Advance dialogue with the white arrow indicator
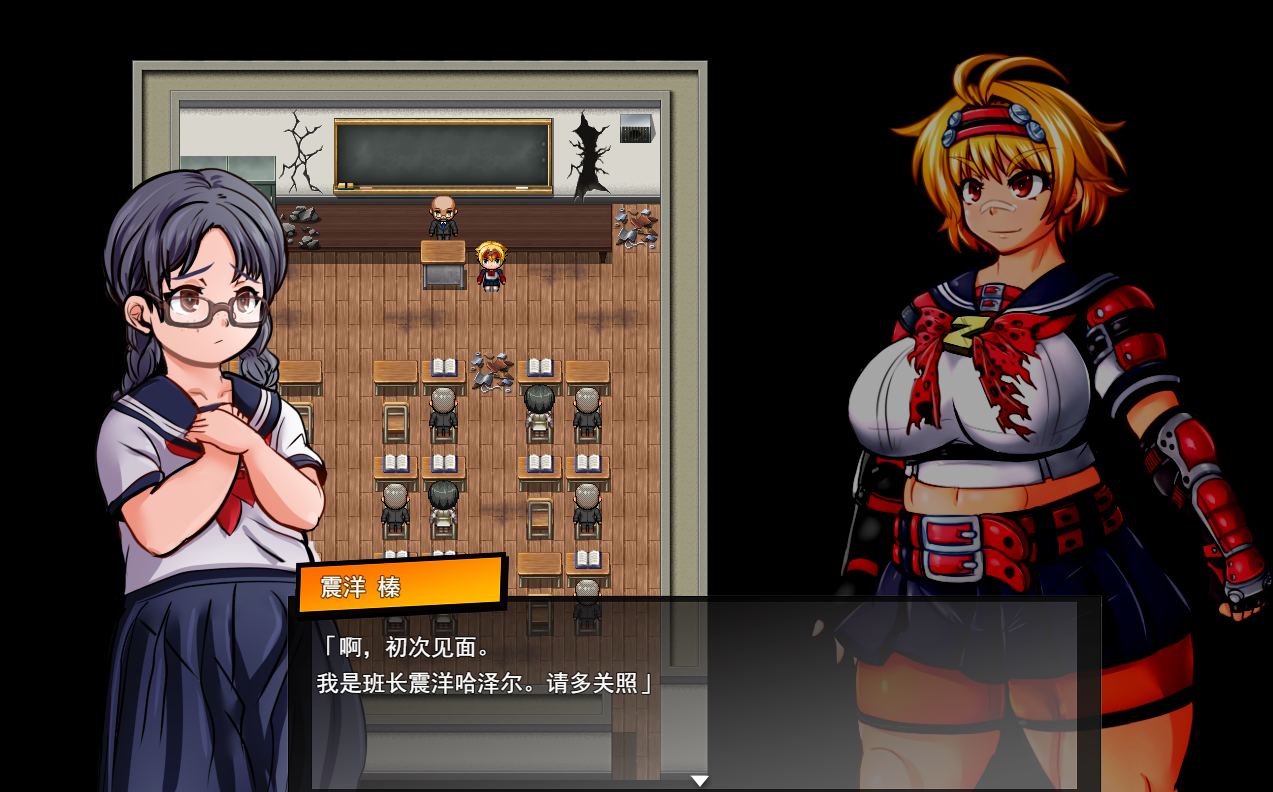 coord(699,781)
